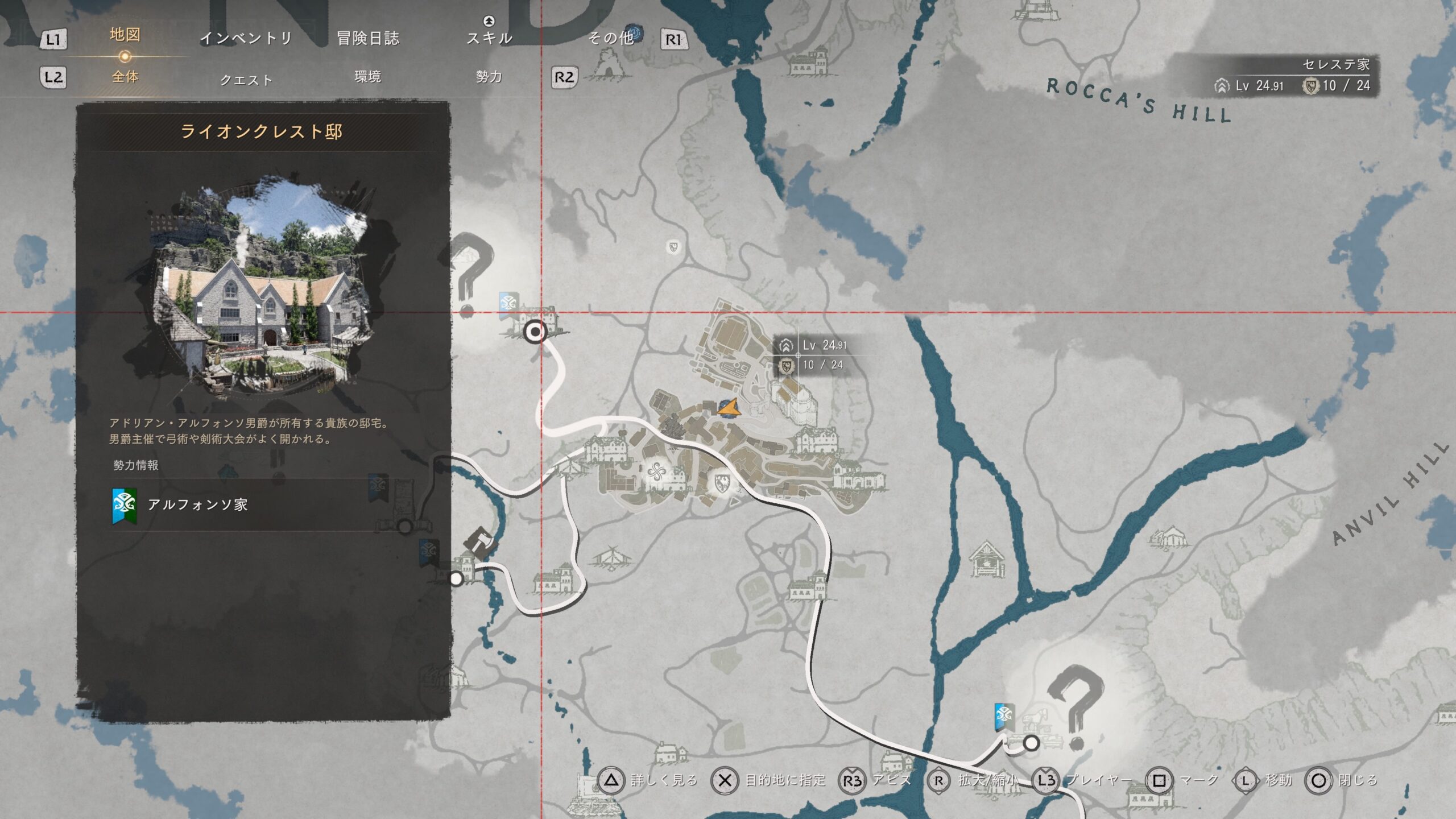Viewport: 1456px width, 819px height.
Task: Open the その他 tab
Action: [611, 38]
